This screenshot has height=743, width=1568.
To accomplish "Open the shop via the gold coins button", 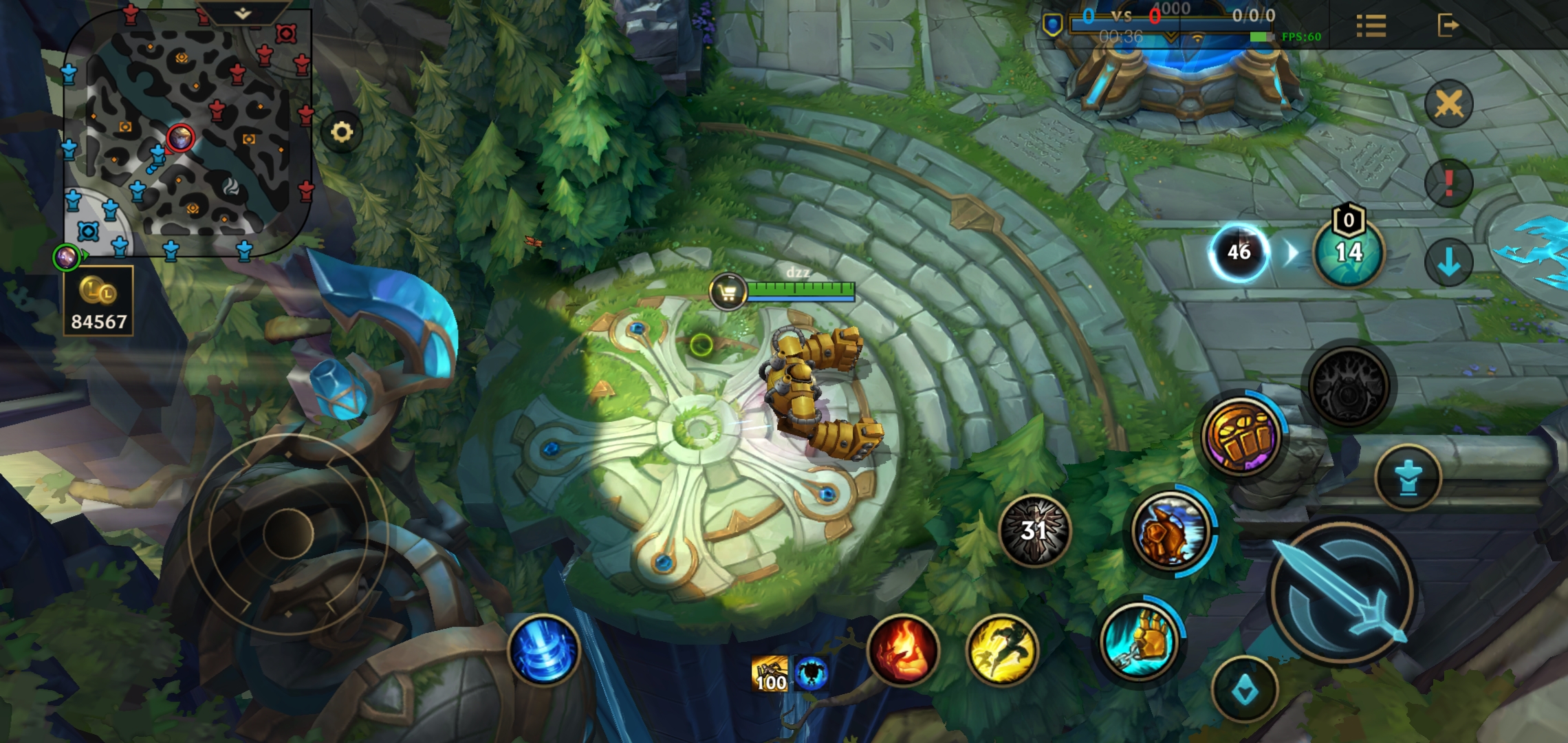I will pos(98,302).
